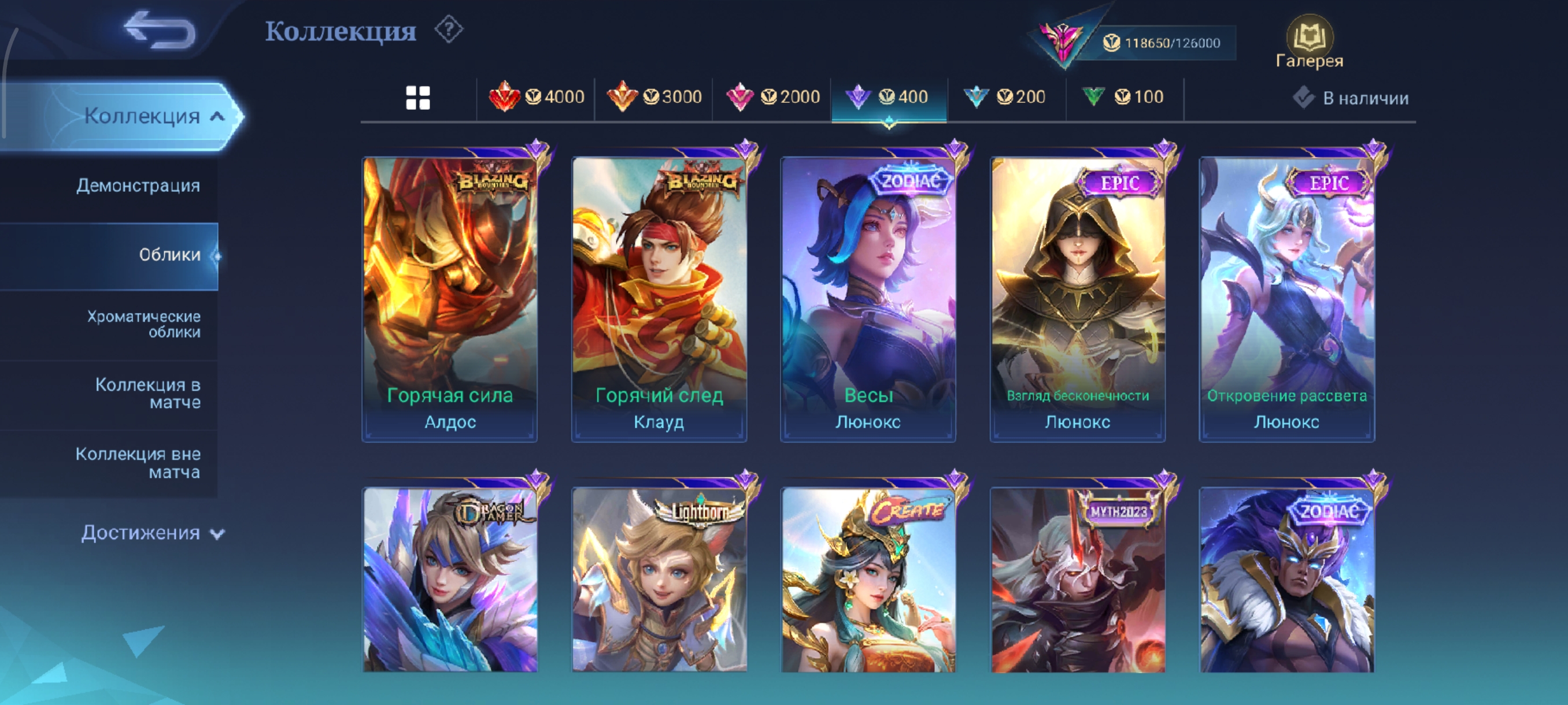Switch to the 4000 points skin tier
The image size is (1568, 705).
point(537,97)
